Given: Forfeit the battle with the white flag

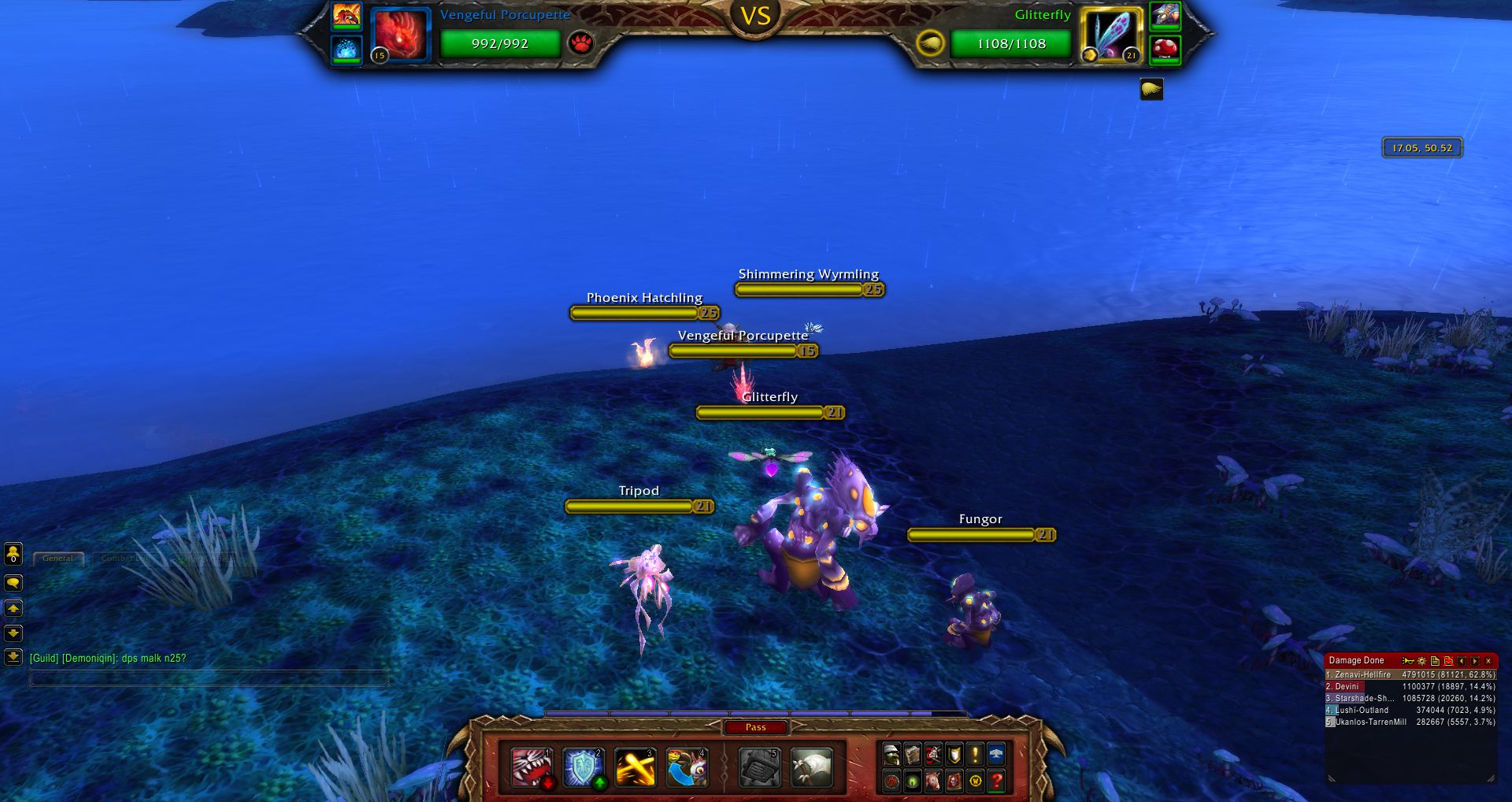Looking at the screenshot, I should click(x=811, y=767).
